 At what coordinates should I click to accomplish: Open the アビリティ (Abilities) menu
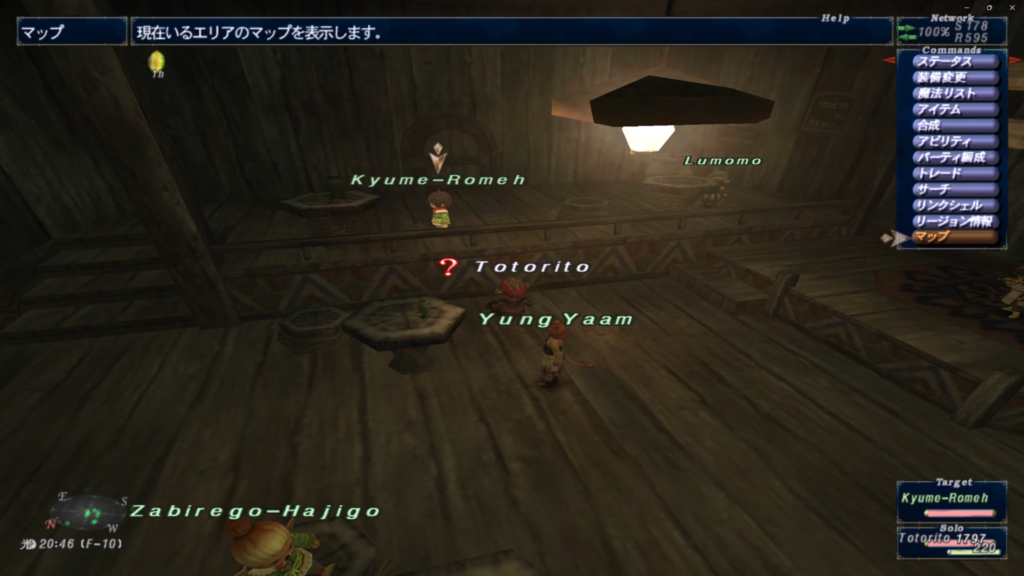[955, 142]
